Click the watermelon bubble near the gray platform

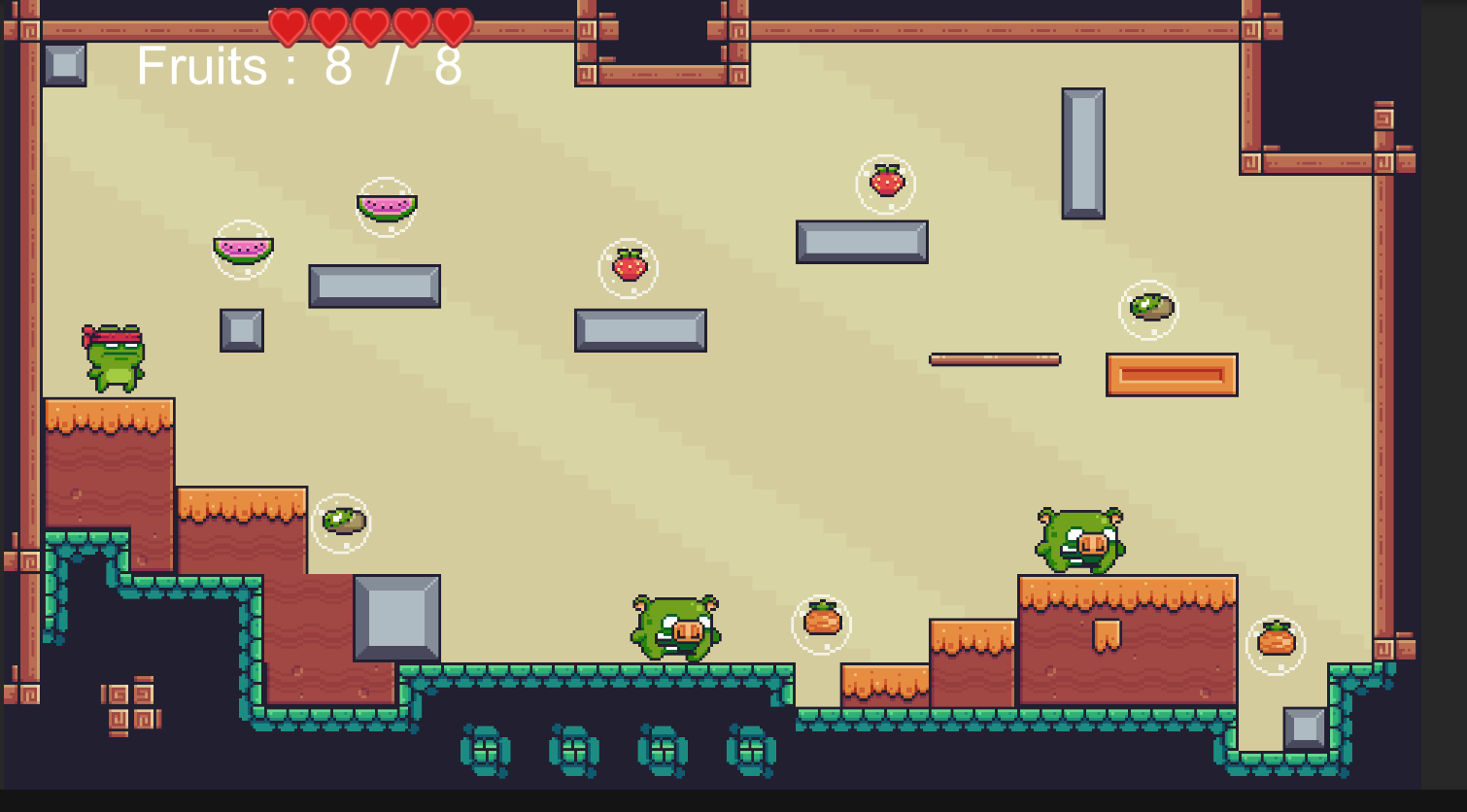(242, 252)
